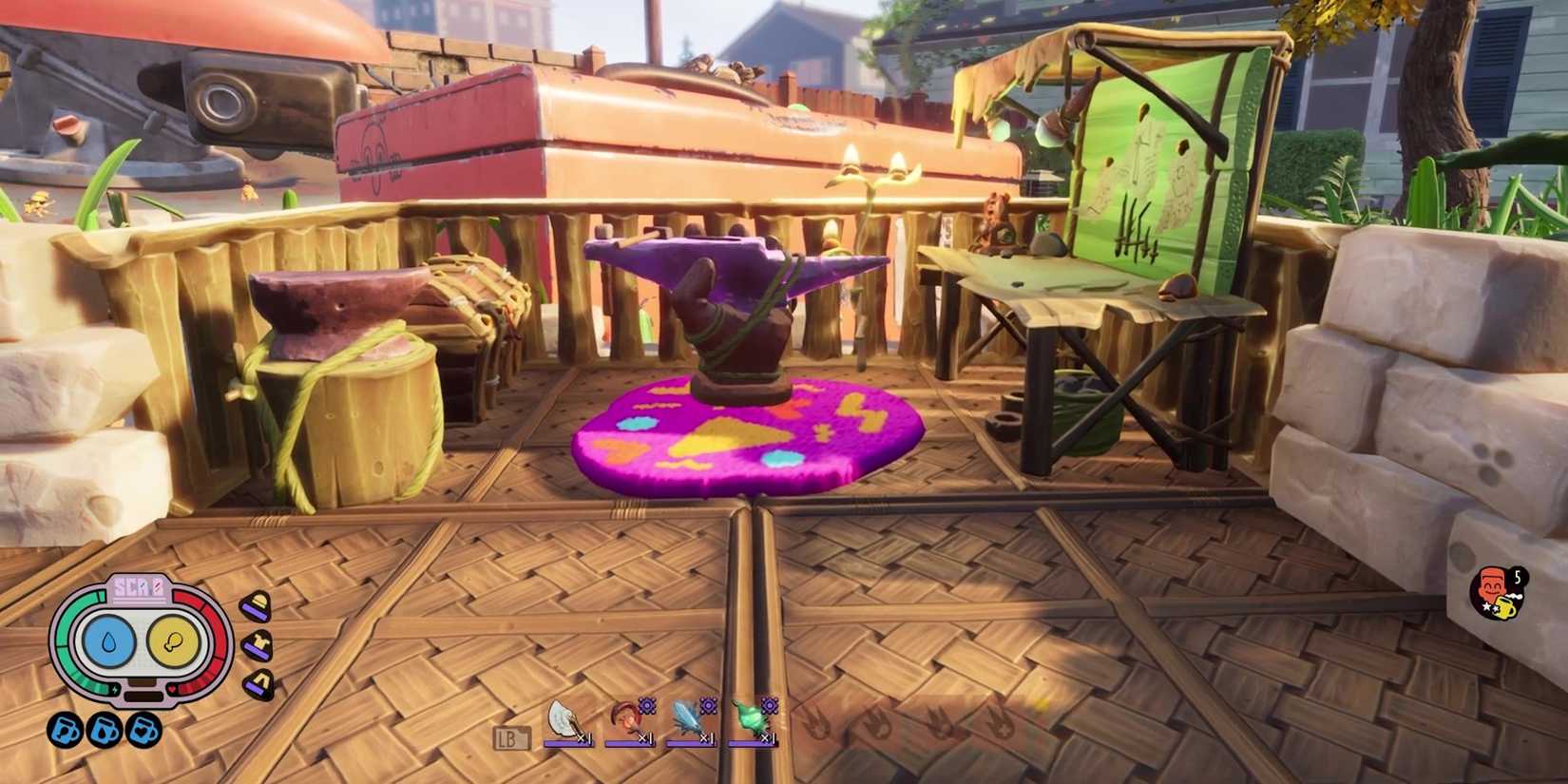The height and width of the screenshot is (784, 1568).
Task: Click the rightmost blue smoothie icon
Action: tap(143, 730)
